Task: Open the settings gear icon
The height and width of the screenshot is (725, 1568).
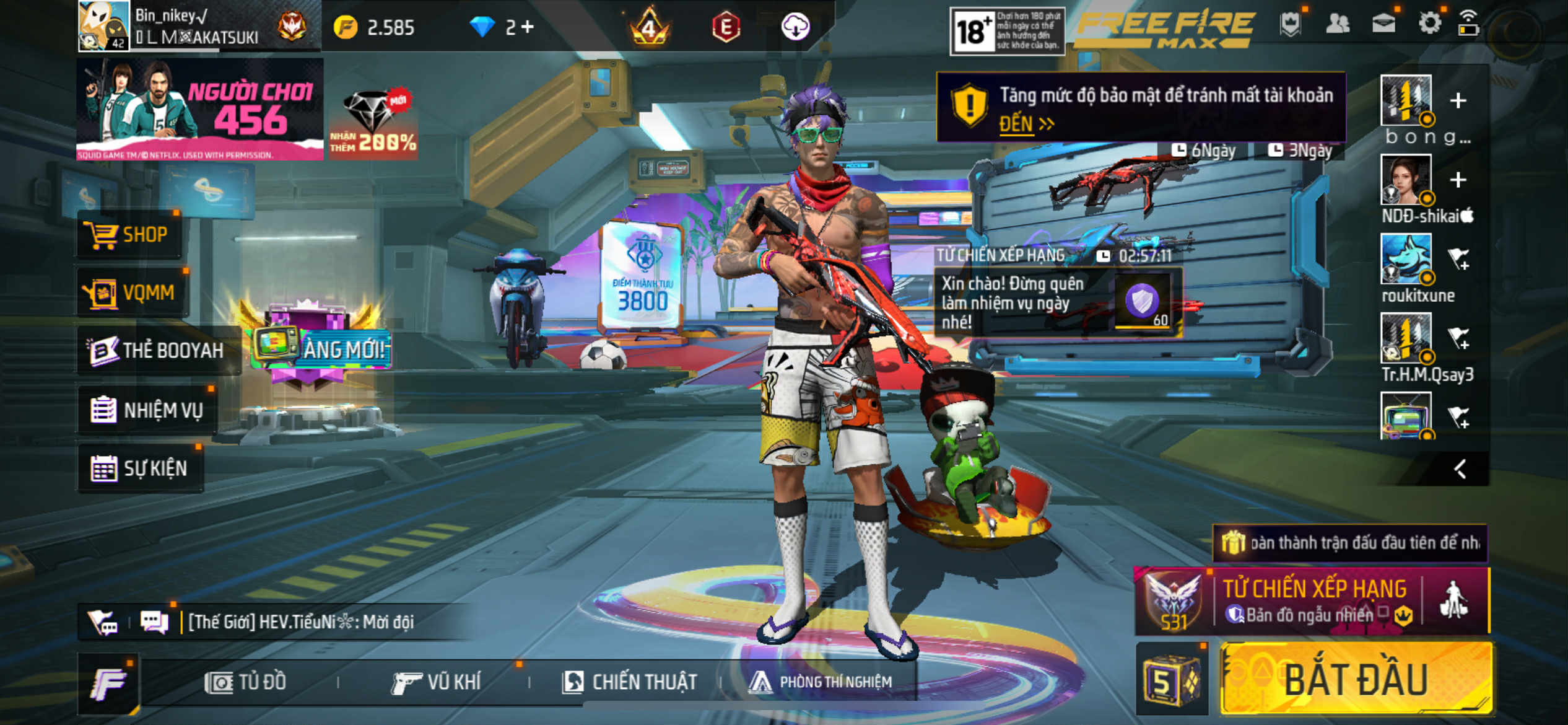Action: click(1430, 24)
